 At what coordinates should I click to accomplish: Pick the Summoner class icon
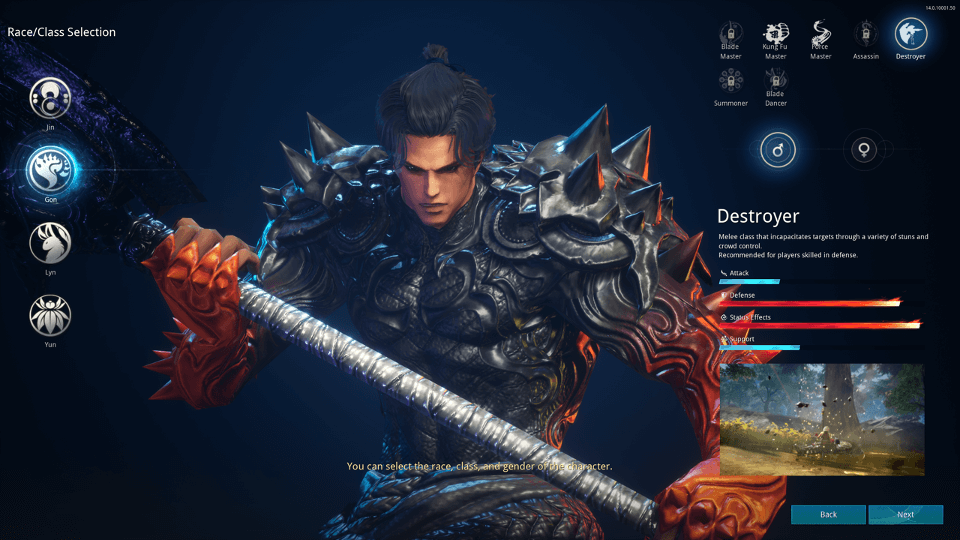(731, 80)
